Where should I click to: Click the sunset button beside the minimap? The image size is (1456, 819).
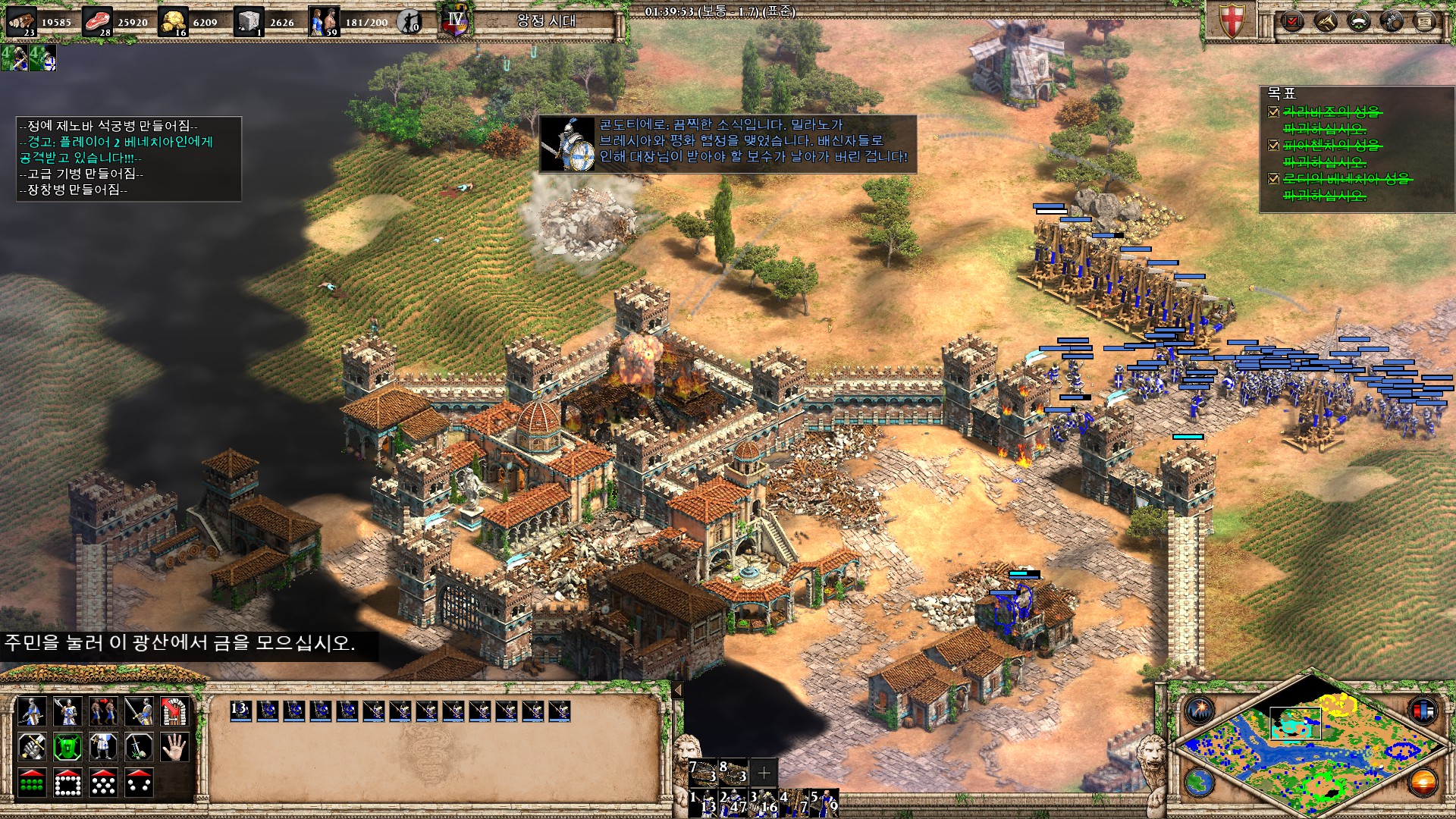click(x=1423, y=783)
